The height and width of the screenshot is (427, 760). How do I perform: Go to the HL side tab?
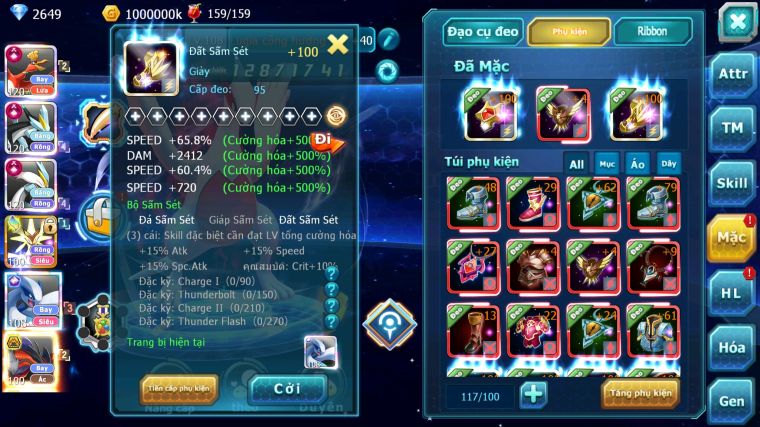[x=733, y=292]
